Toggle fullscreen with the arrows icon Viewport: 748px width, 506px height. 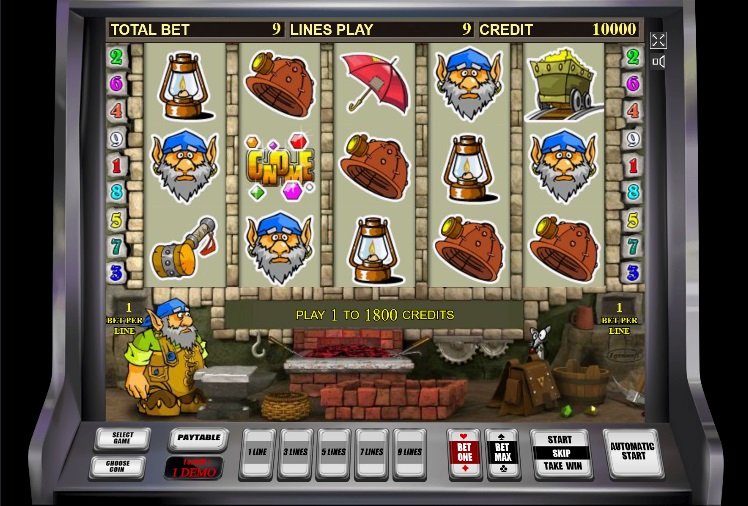[x=658, y=40]
